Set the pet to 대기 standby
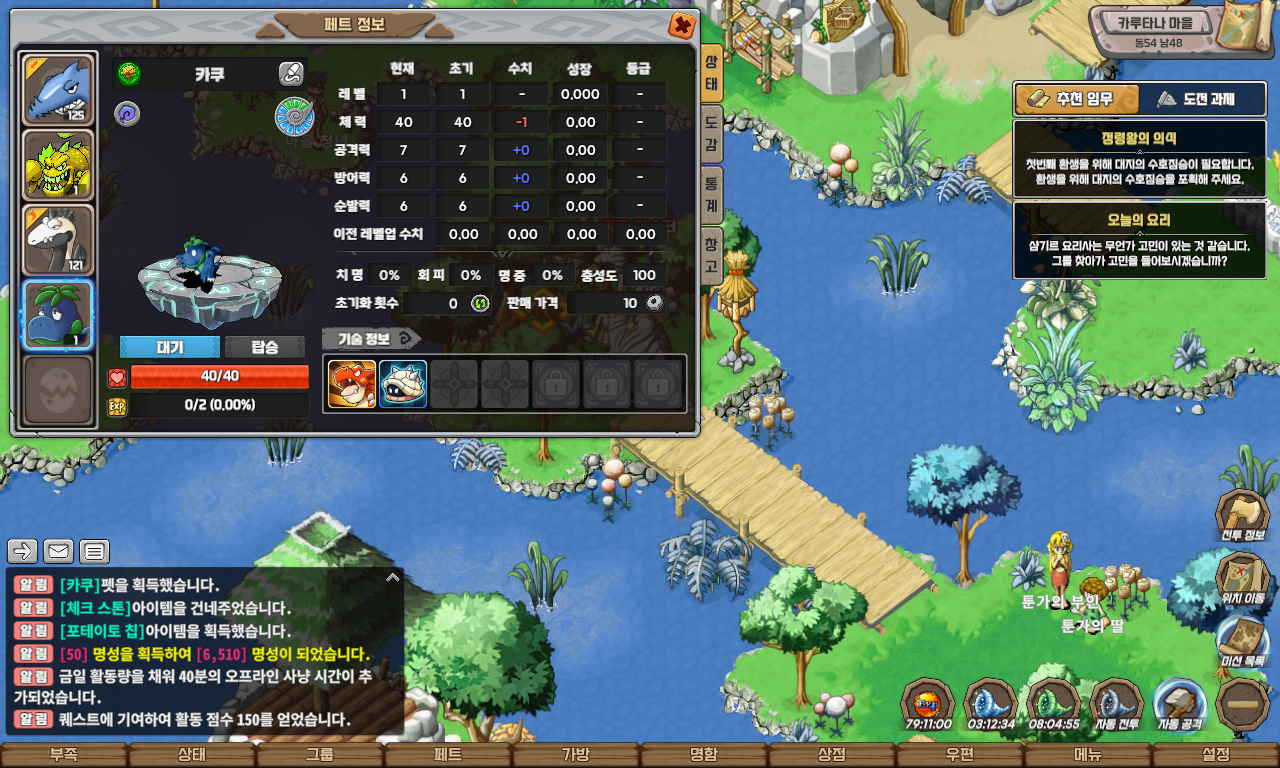The width and height of the screenshot is (1280, 768). click(169, 347)
